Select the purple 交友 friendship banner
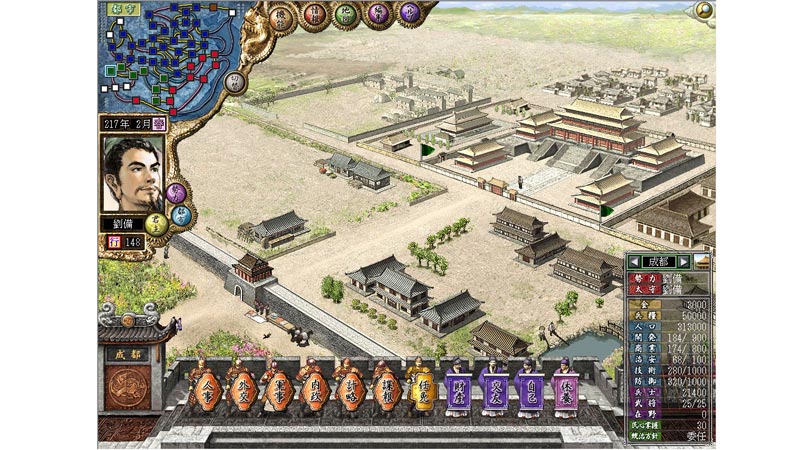Viewport: 800px width, 450px height. 495,387
